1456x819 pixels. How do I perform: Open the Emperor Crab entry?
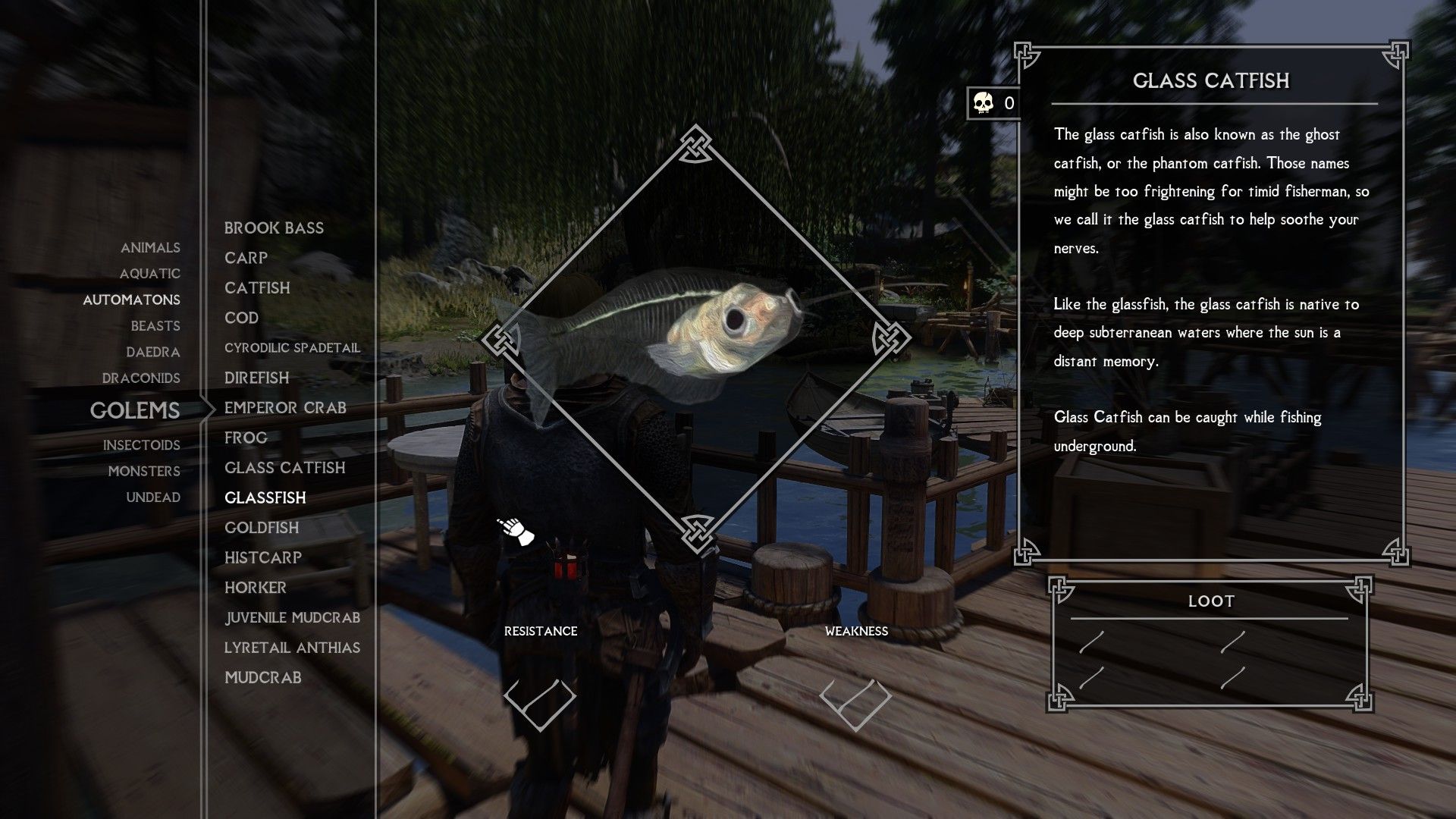(285, 407)
